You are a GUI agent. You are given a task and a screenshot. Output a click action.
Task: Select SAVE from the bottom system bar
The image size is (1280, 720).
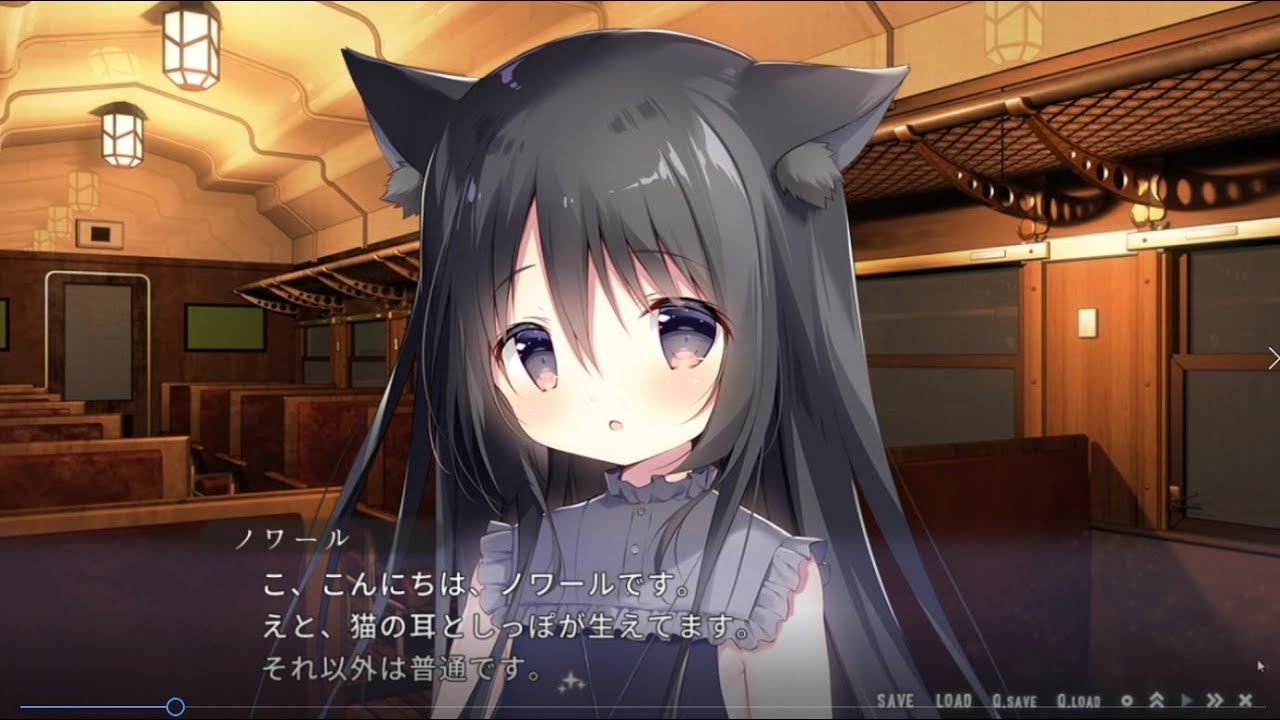pyautogui.click(x=896, y=700)
